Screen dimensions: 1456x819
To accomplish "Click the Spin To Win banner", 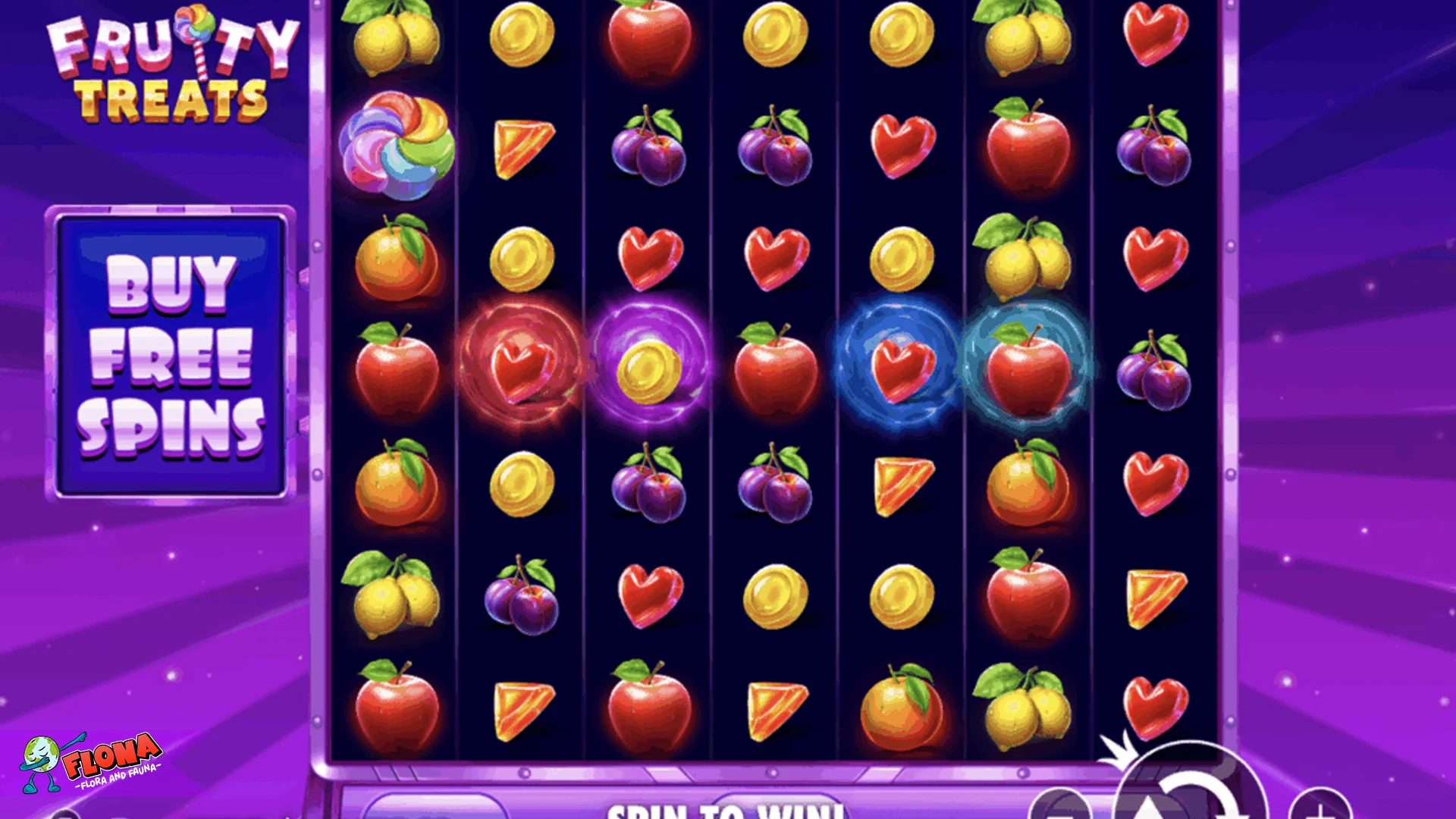I will tap(724, 810).
